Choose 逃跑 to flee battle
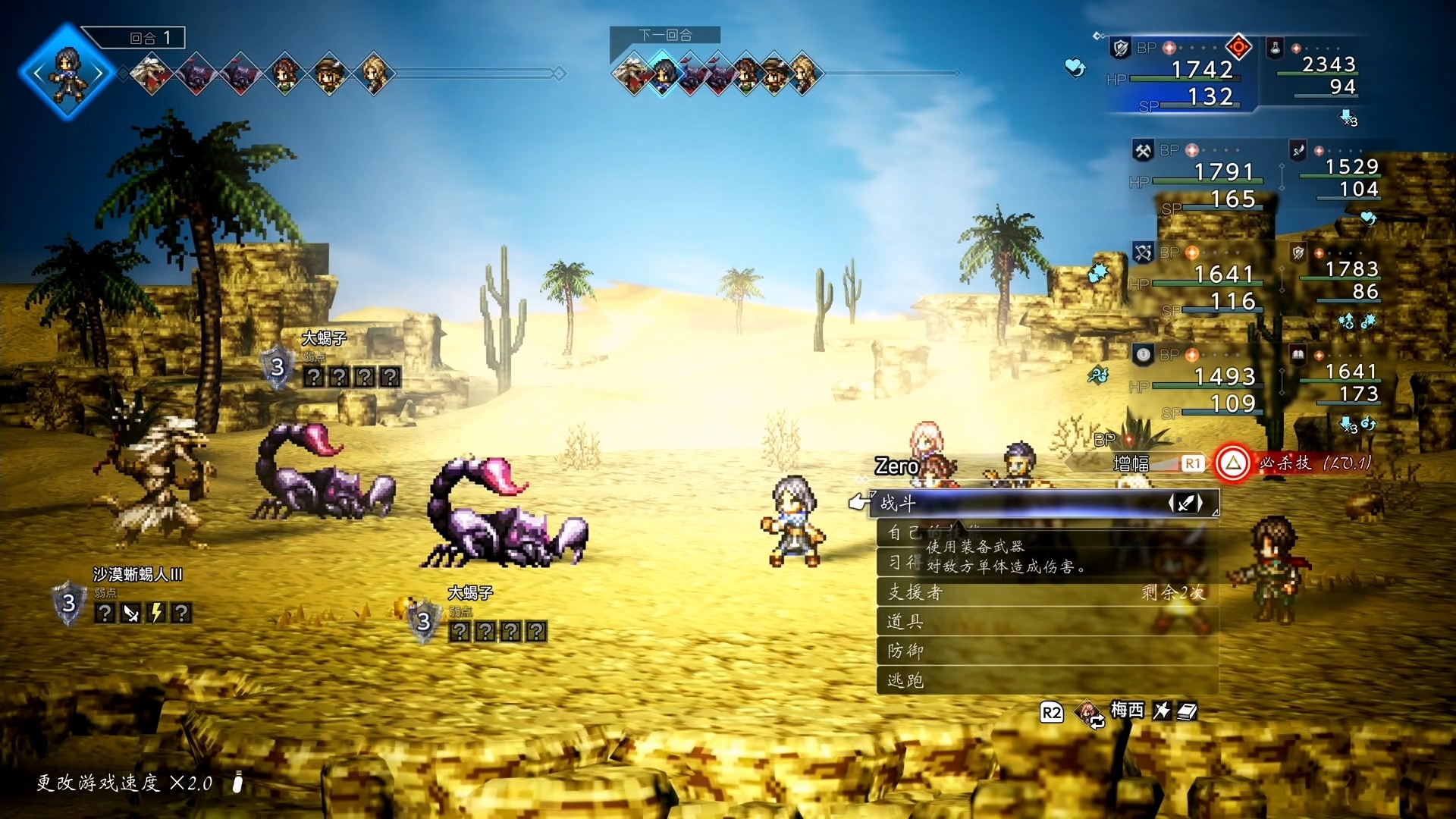 (x=1046, y=680)
